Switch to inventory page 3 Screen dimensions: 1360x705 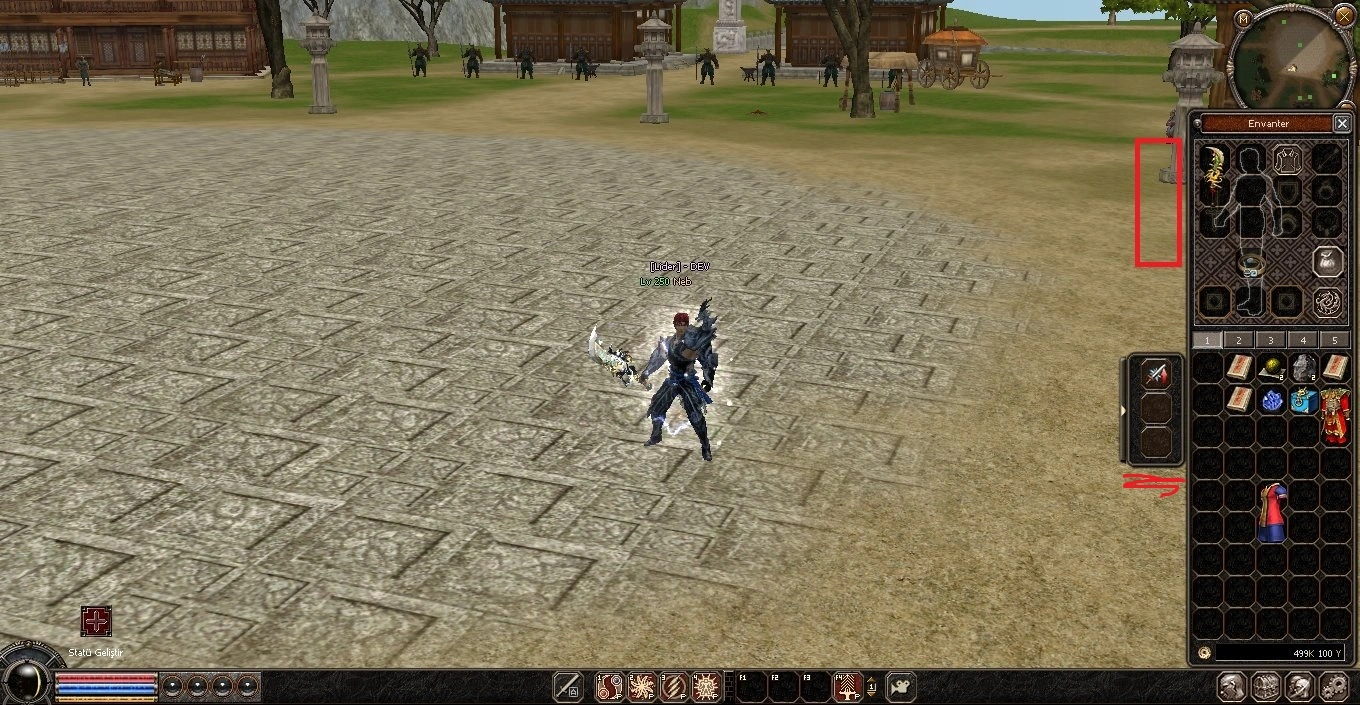(x=1271, y=340)
